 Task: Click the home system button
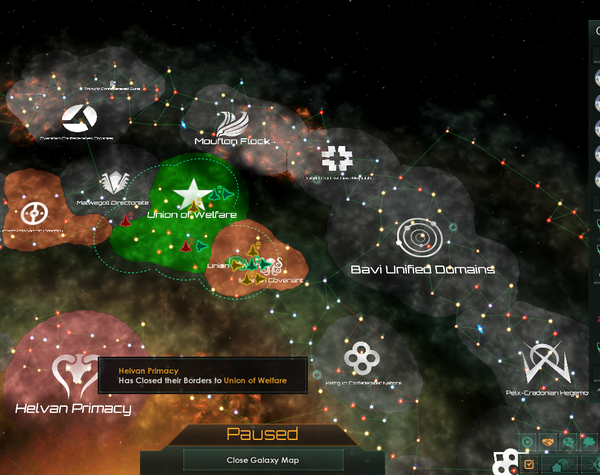point(557,467)
